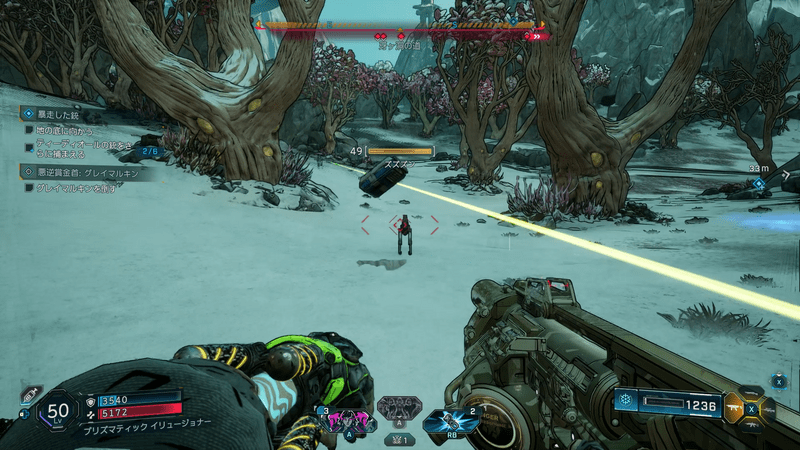Use the syringe repkit icon

pos(29,395)
